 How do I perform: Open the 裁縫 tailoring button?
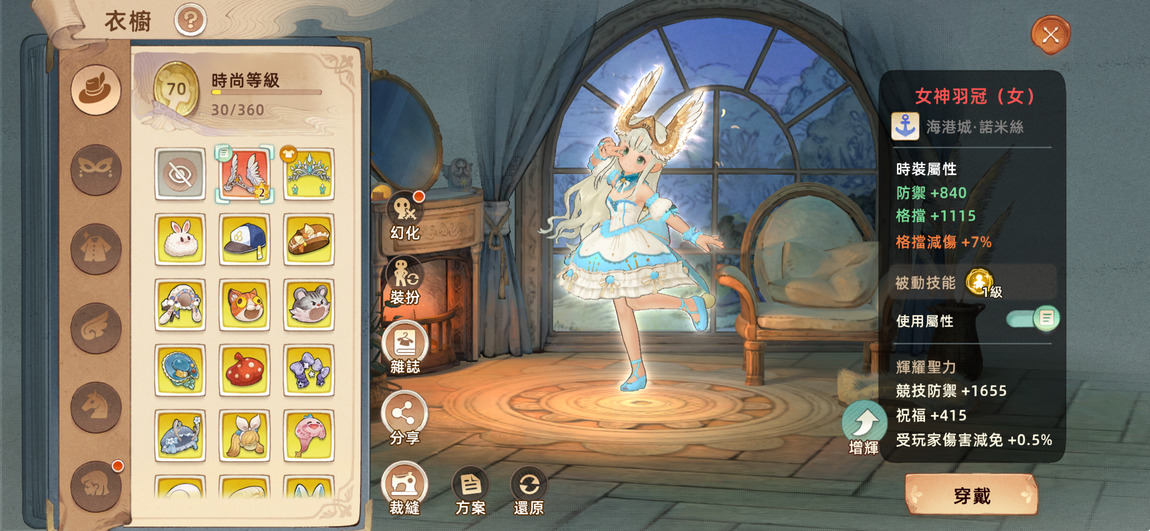405,484
